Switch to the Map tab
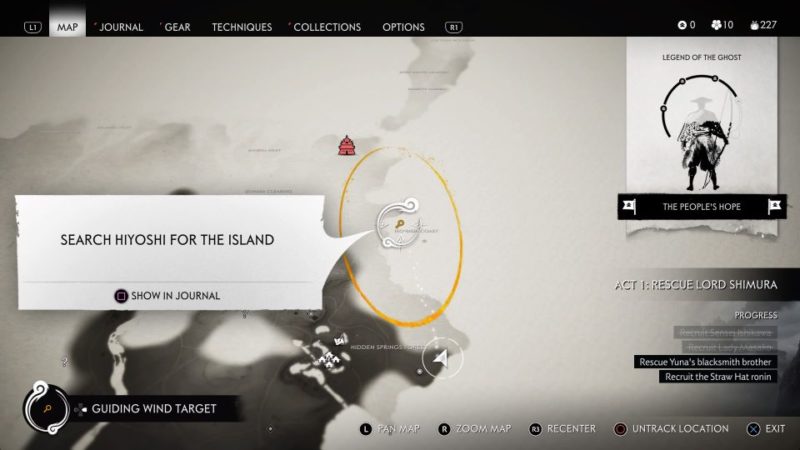Viewport: 800px width, 450px height. [68, 27]
